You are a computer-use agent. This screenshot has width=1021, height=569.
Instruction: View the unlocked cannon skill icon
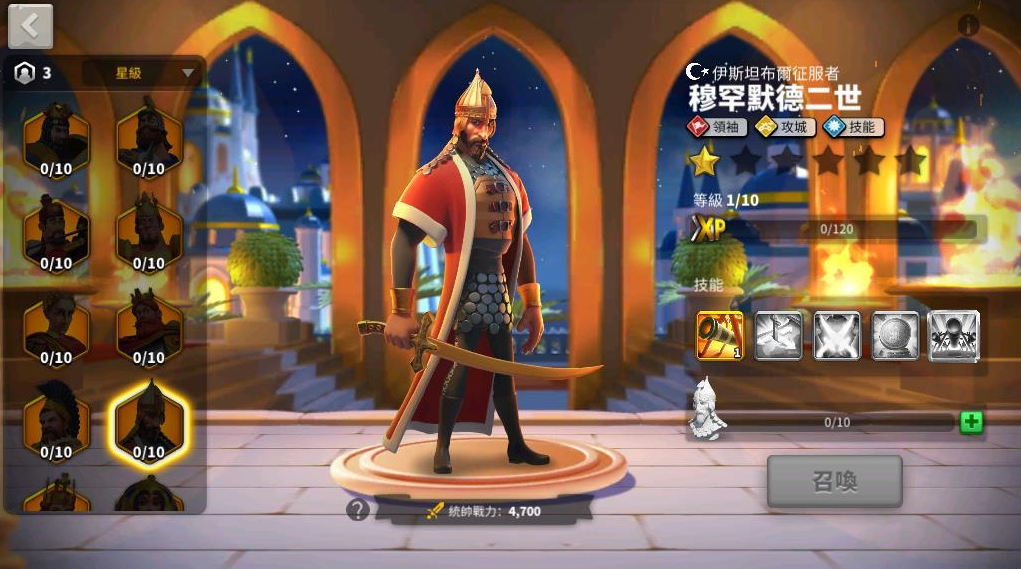pyautogui.click(x=720, y=336)
